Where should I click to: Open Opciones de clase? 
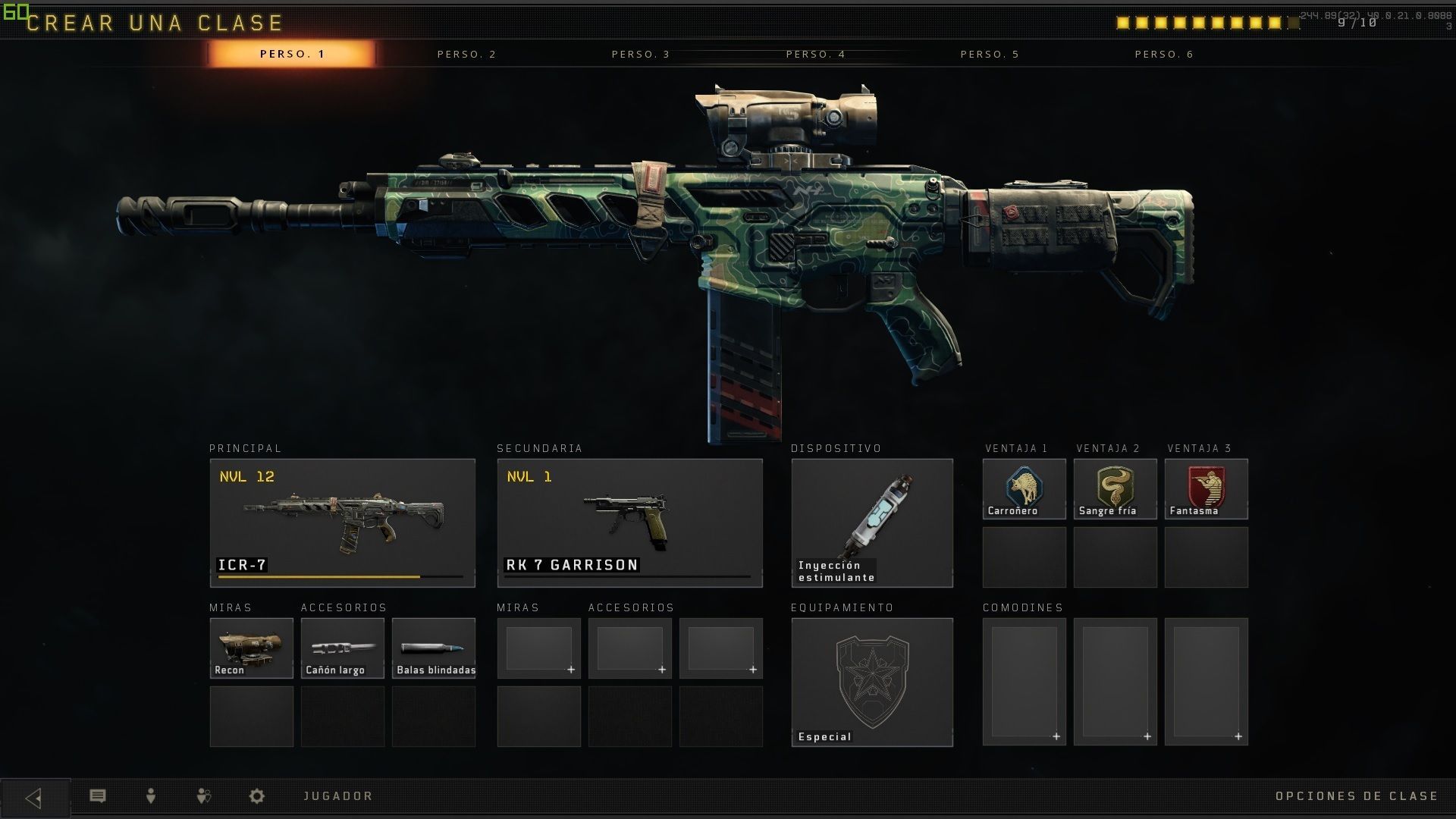pos(1356,795)
